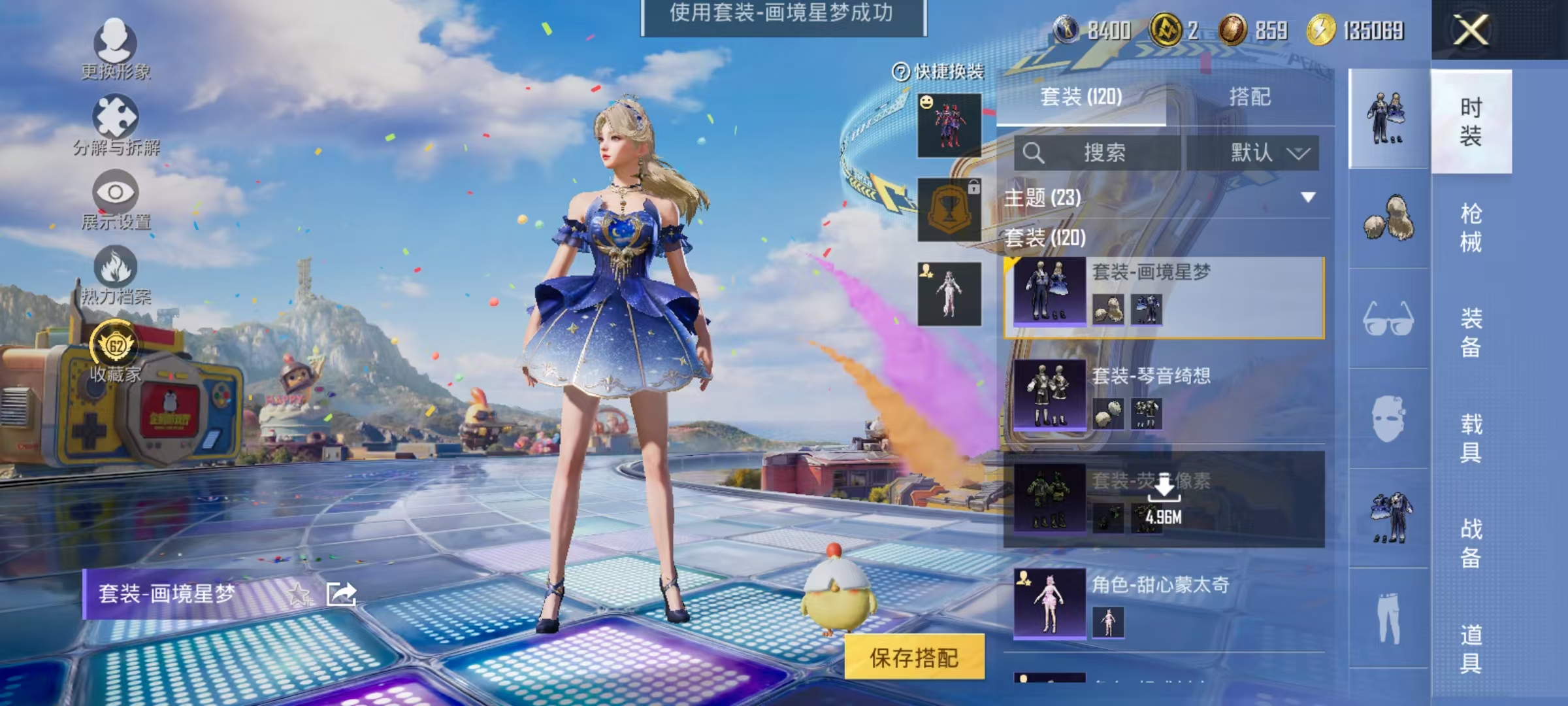Screen dimensions: 1568x706
Task: Select the 分解与拆解 dismantle icon
Action: pyautogui.click(x=116, y=118)
